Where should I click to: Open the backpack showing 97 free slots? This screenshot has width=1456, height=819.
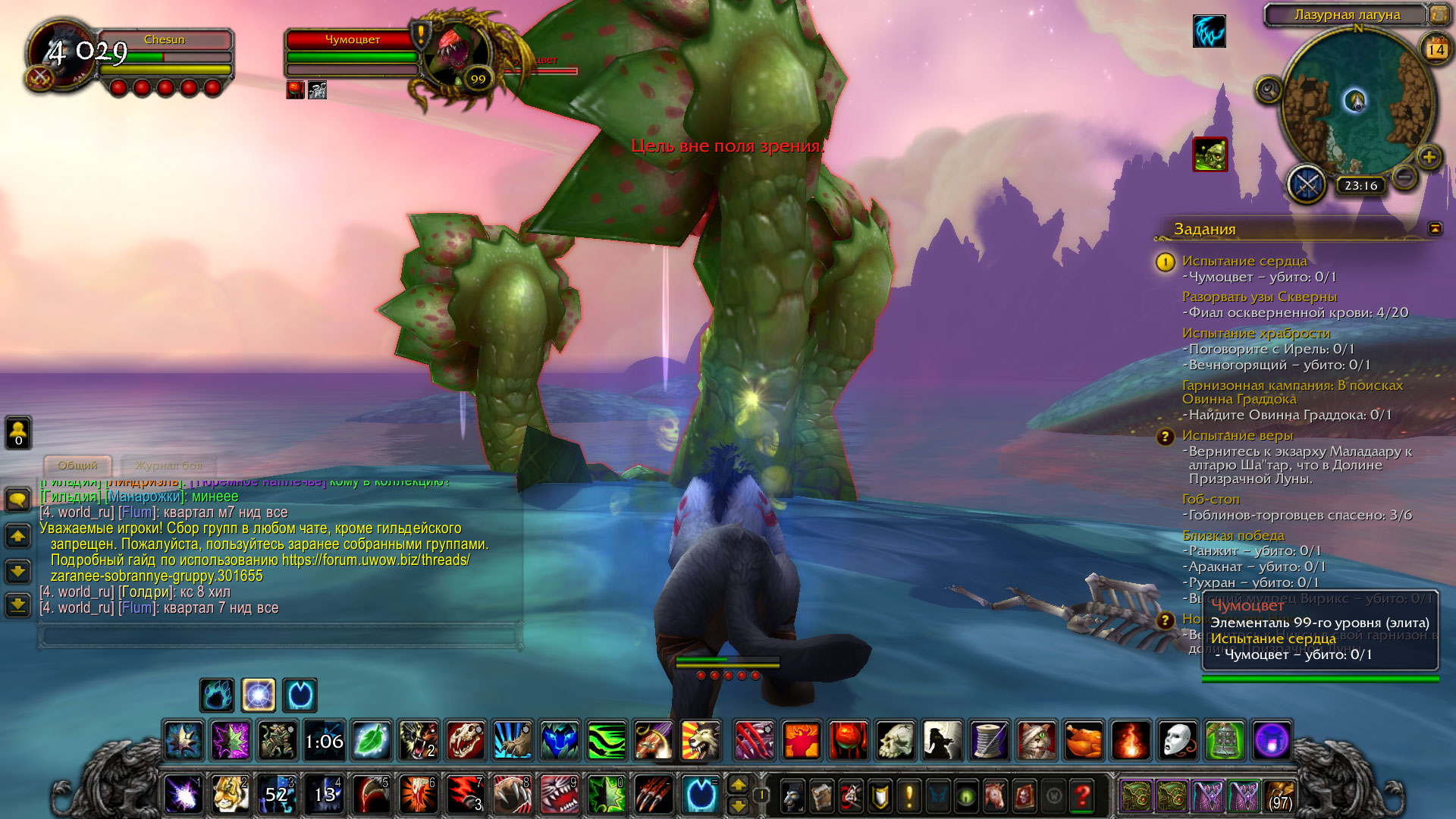tap(1279, 795)
